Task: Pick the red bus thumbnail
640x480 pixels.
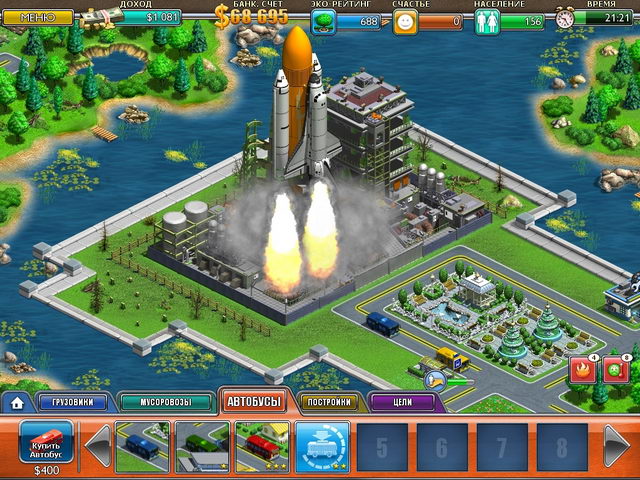Action: click(262, 446)
